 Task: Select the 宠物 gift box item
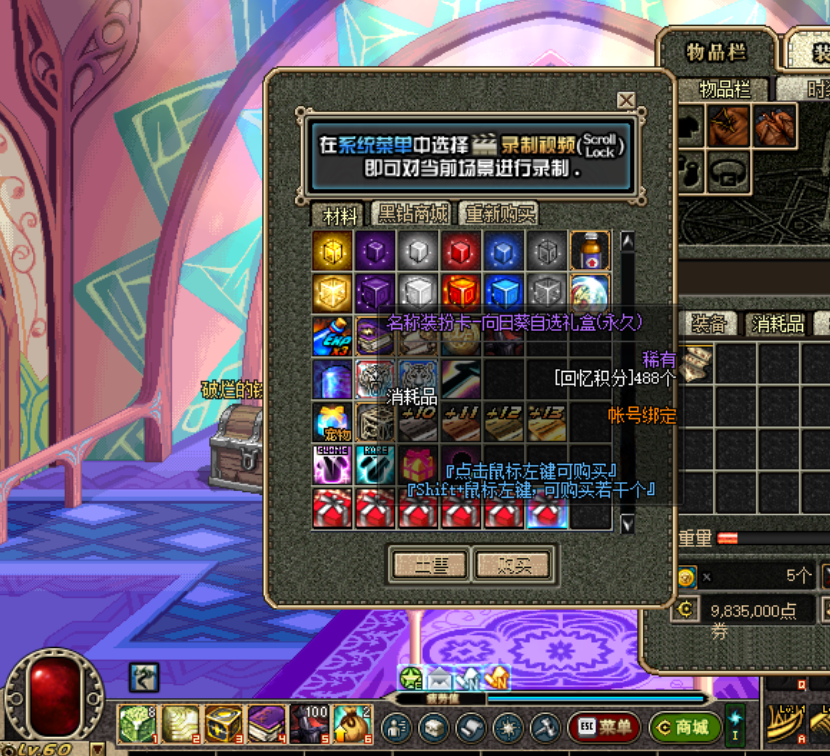point(332,423)
